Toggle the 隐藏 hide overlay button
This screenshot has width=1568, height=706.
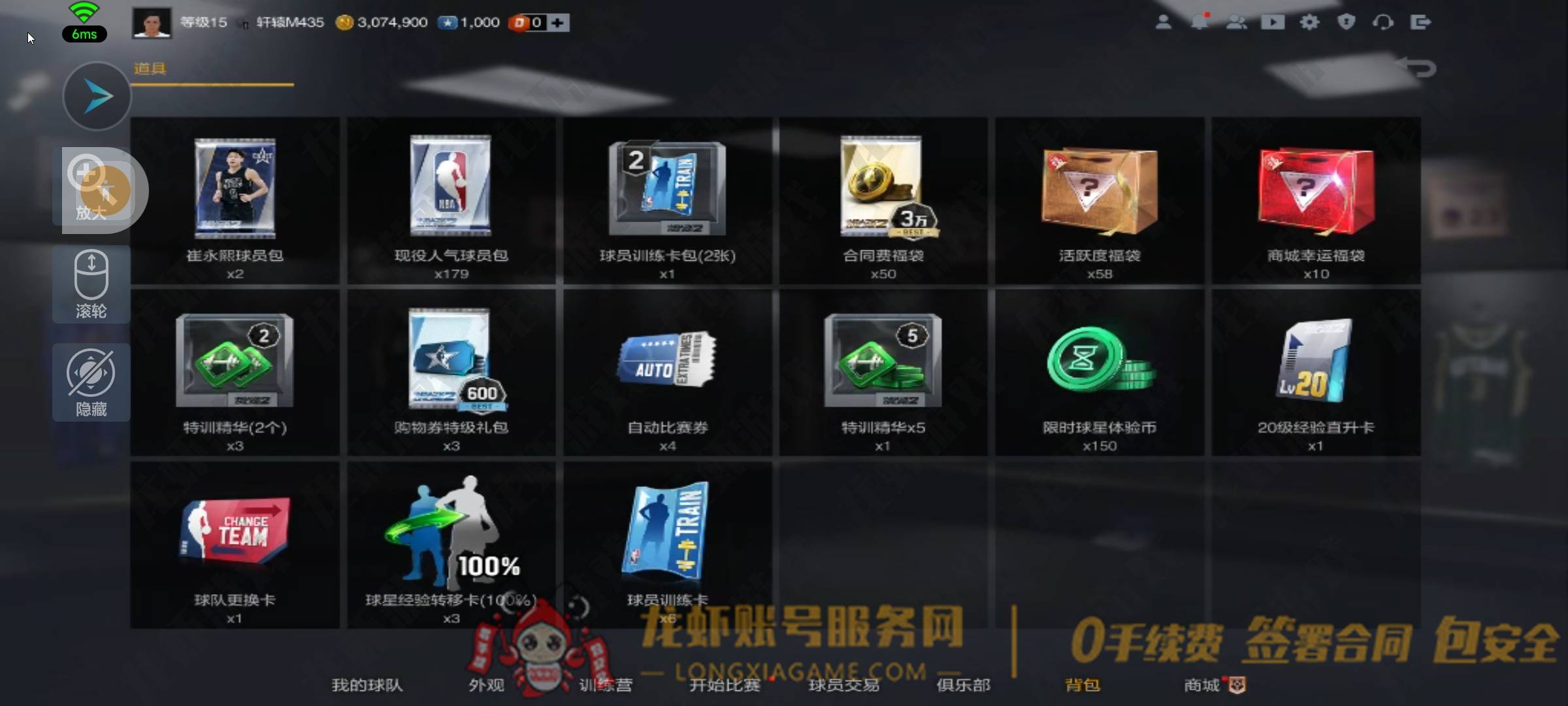tap(91, 382)
